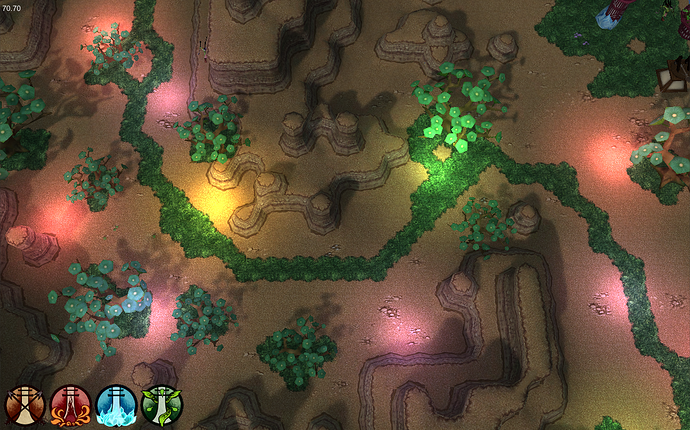Viewport: 690px width, 430px height.
Task: Select the green vine tower icon
Action: coord(162,405)
